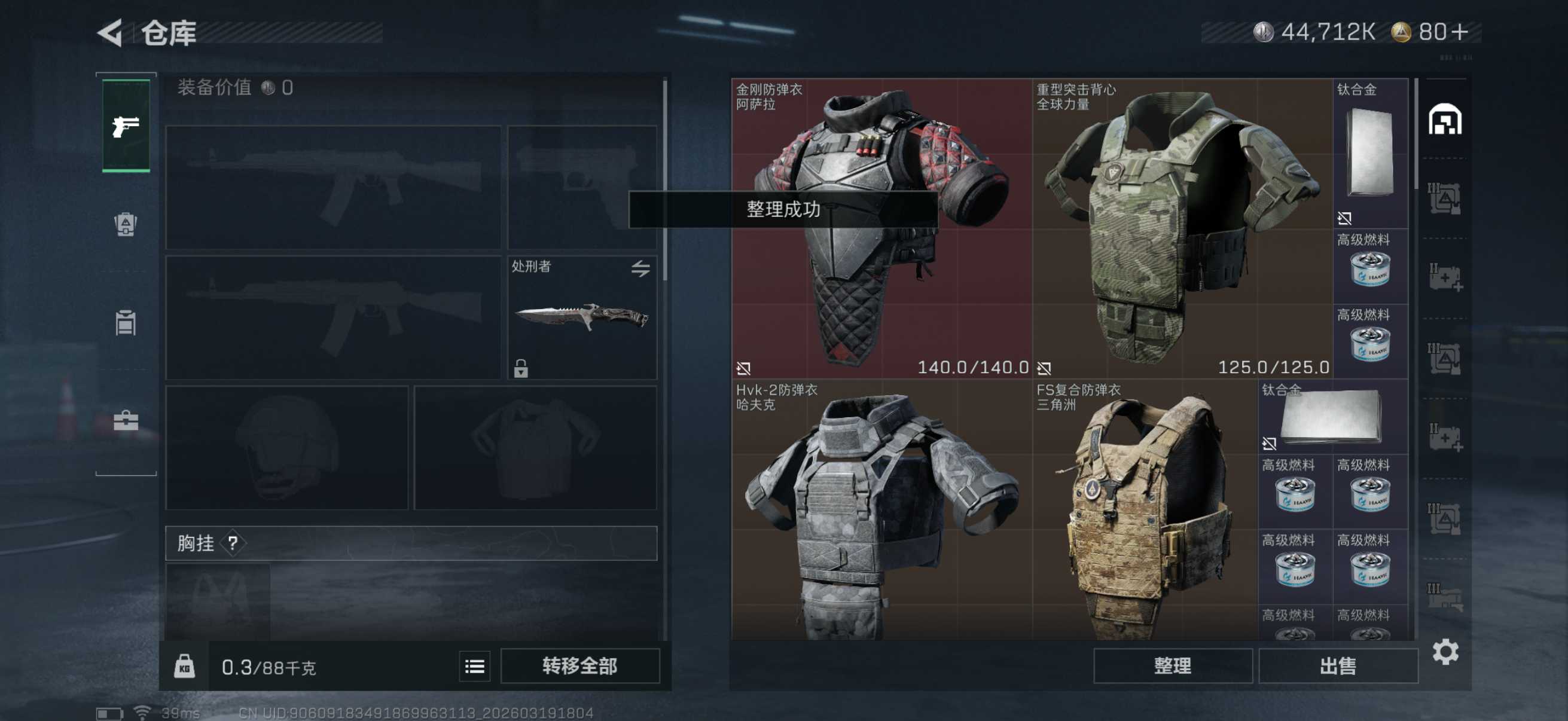The image size is (1568, 721).
Task: Open the toolbox category tab
Action: pyautogui.click(x=126, y=420)
